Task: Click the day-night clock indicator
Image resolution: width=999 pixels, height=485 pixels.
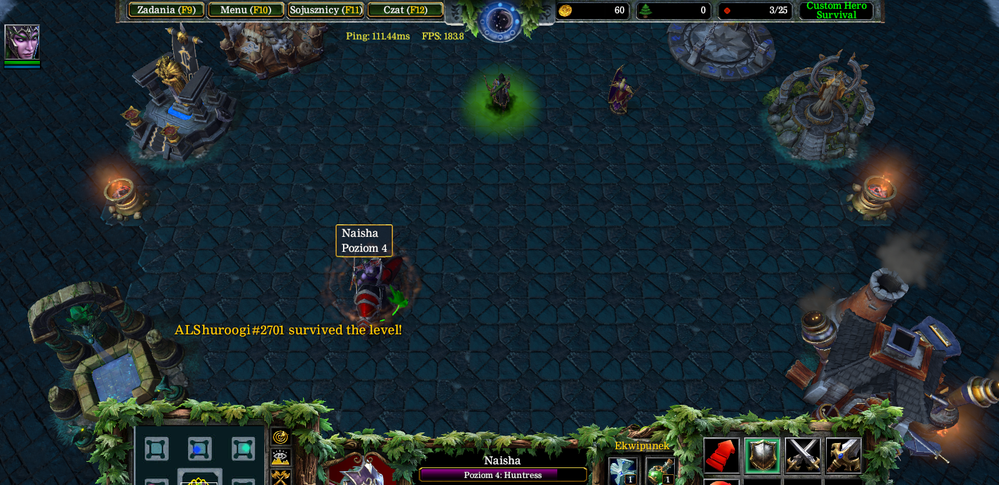Action: [499, 19]
